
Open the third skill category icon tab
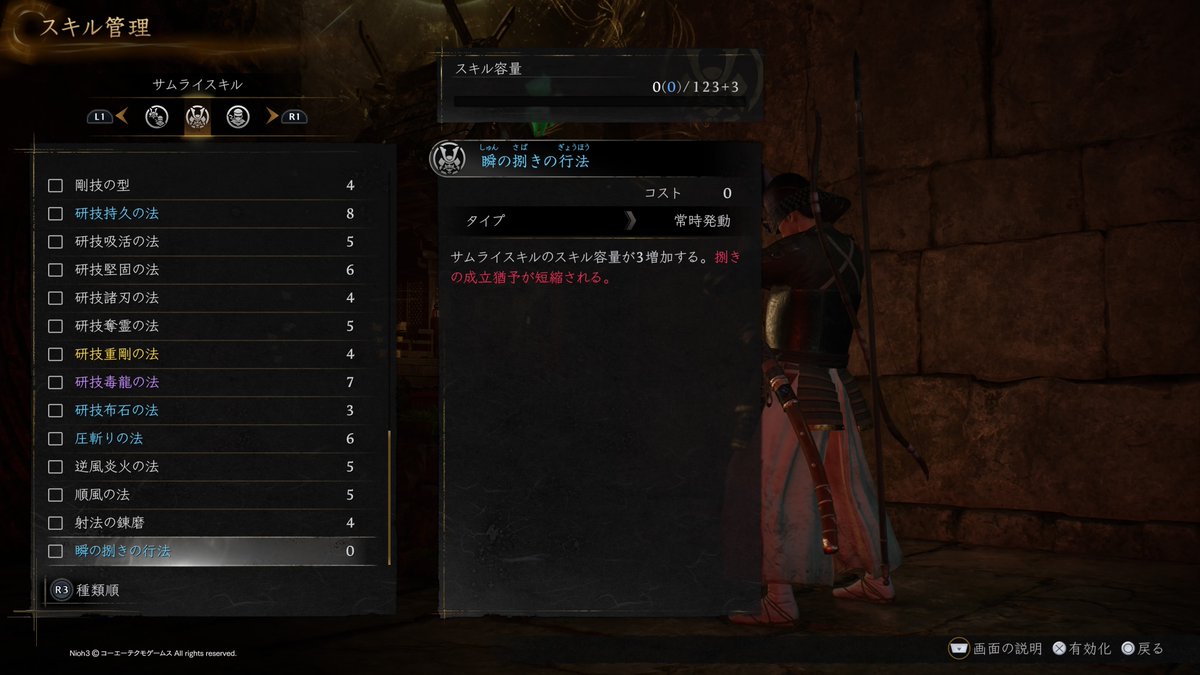coord(238,117)
